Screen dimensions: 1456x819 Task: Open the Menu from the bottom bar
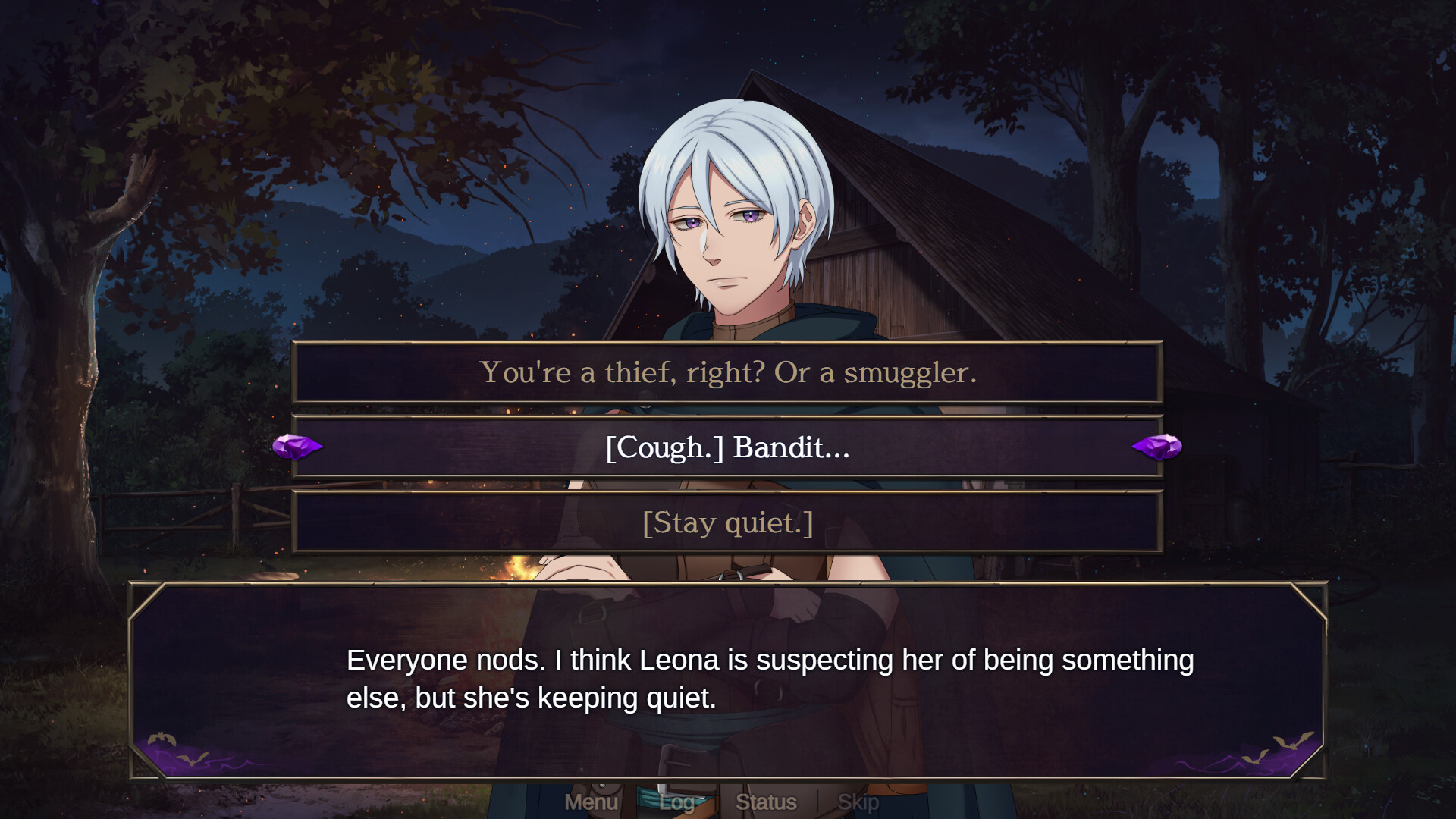(x=593, y=802)
